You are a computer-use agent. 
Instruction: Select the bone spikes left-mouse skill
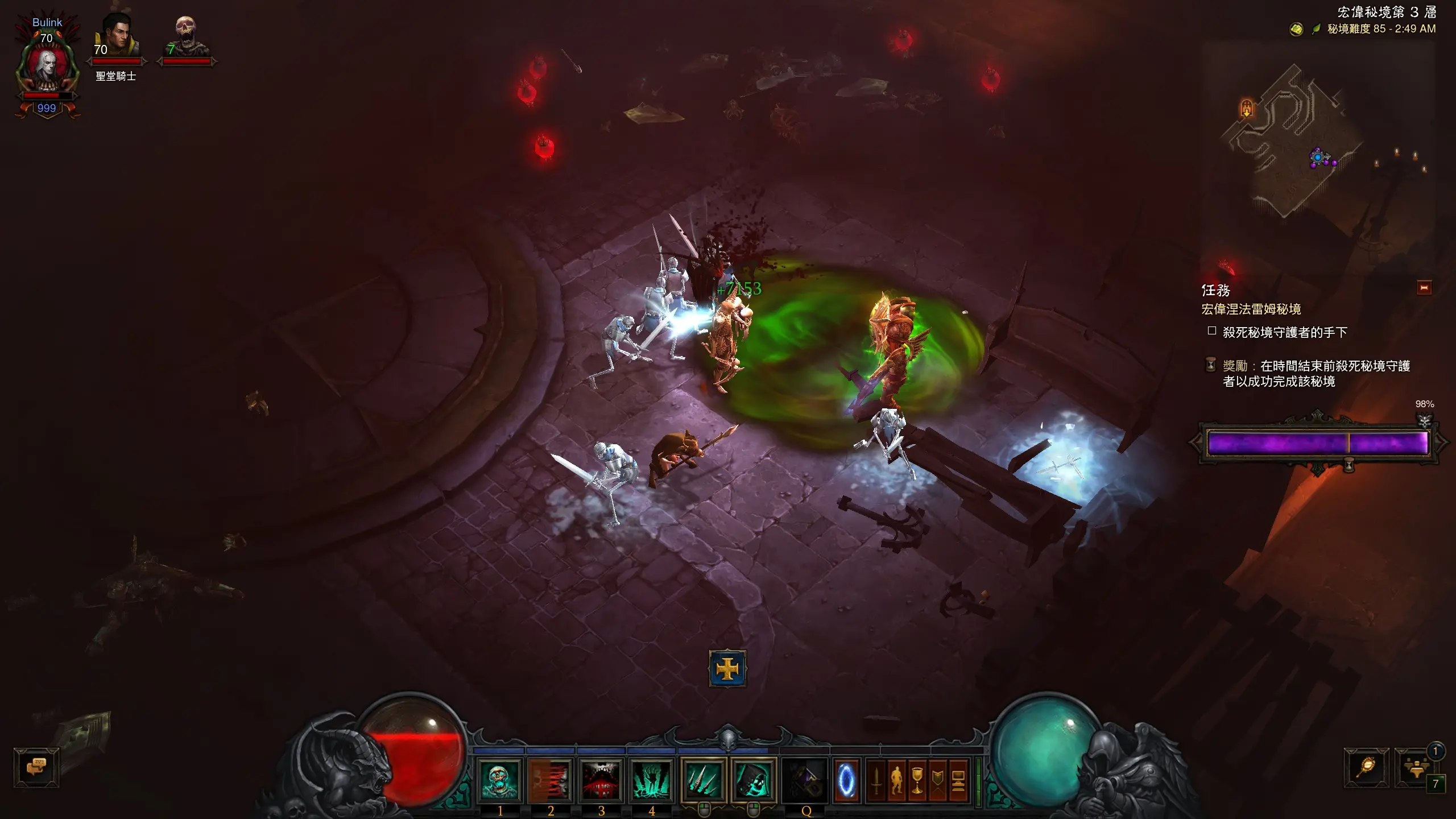click(704, 780)
